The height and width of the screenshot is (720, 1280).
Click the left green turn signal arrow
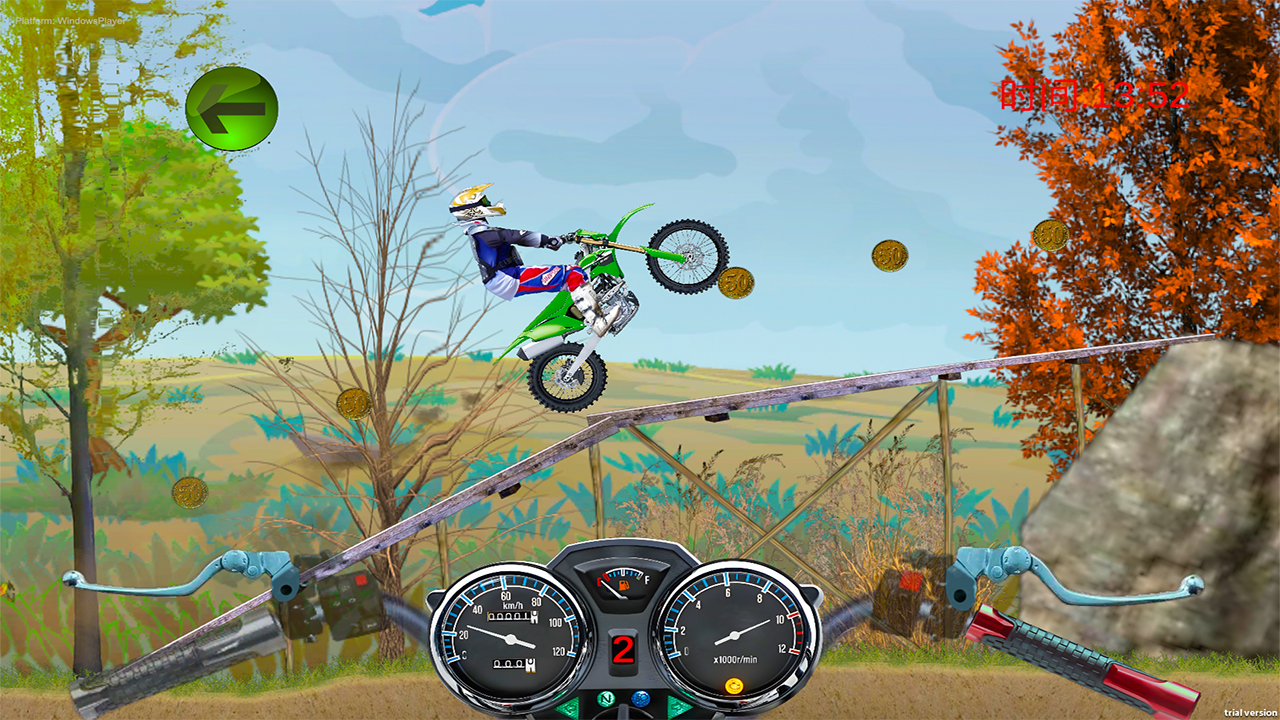[x=566, y=706]
